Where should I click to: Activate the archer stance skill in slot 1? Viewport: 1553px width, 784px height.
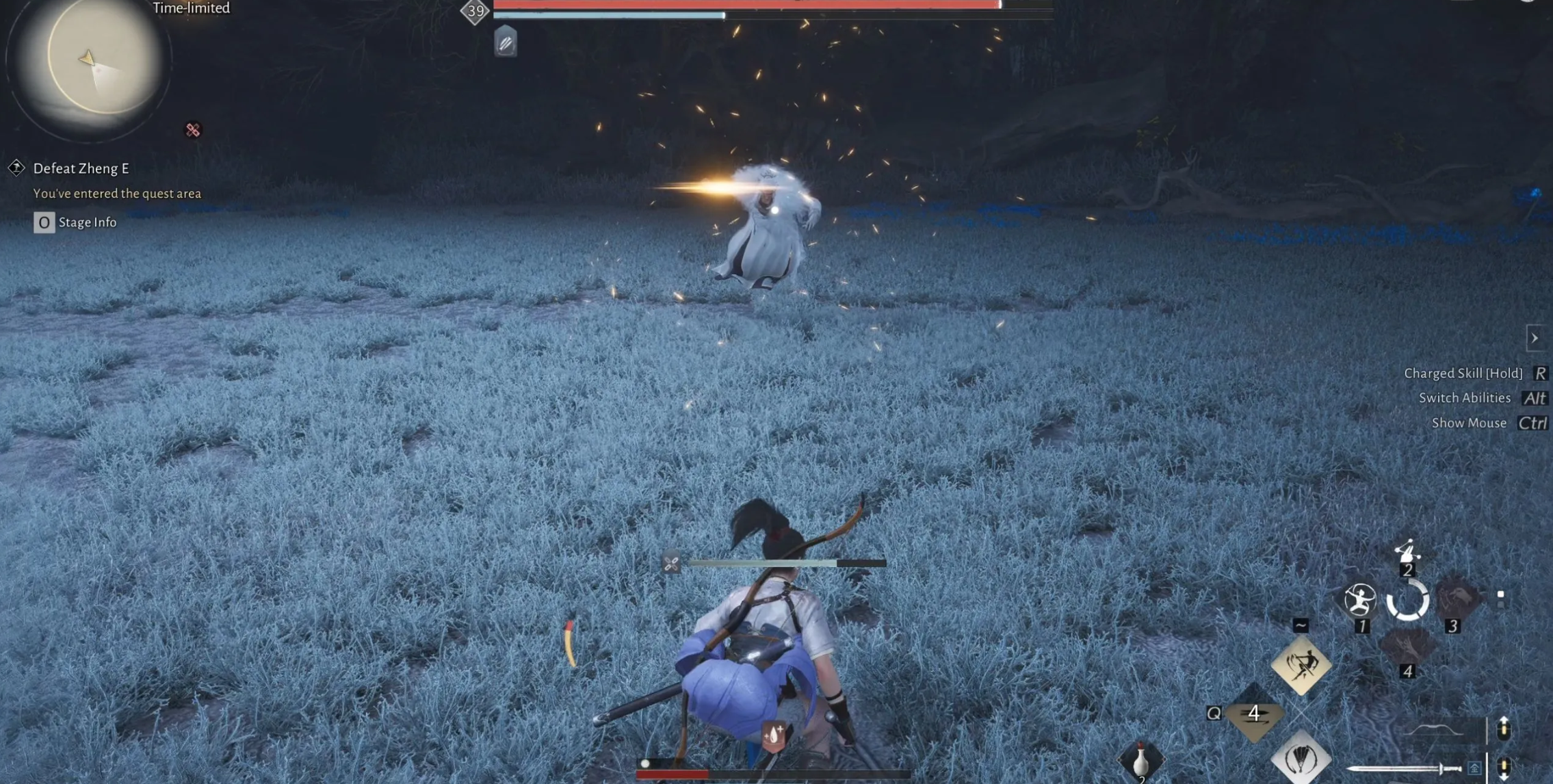(x=1359, y=601)
